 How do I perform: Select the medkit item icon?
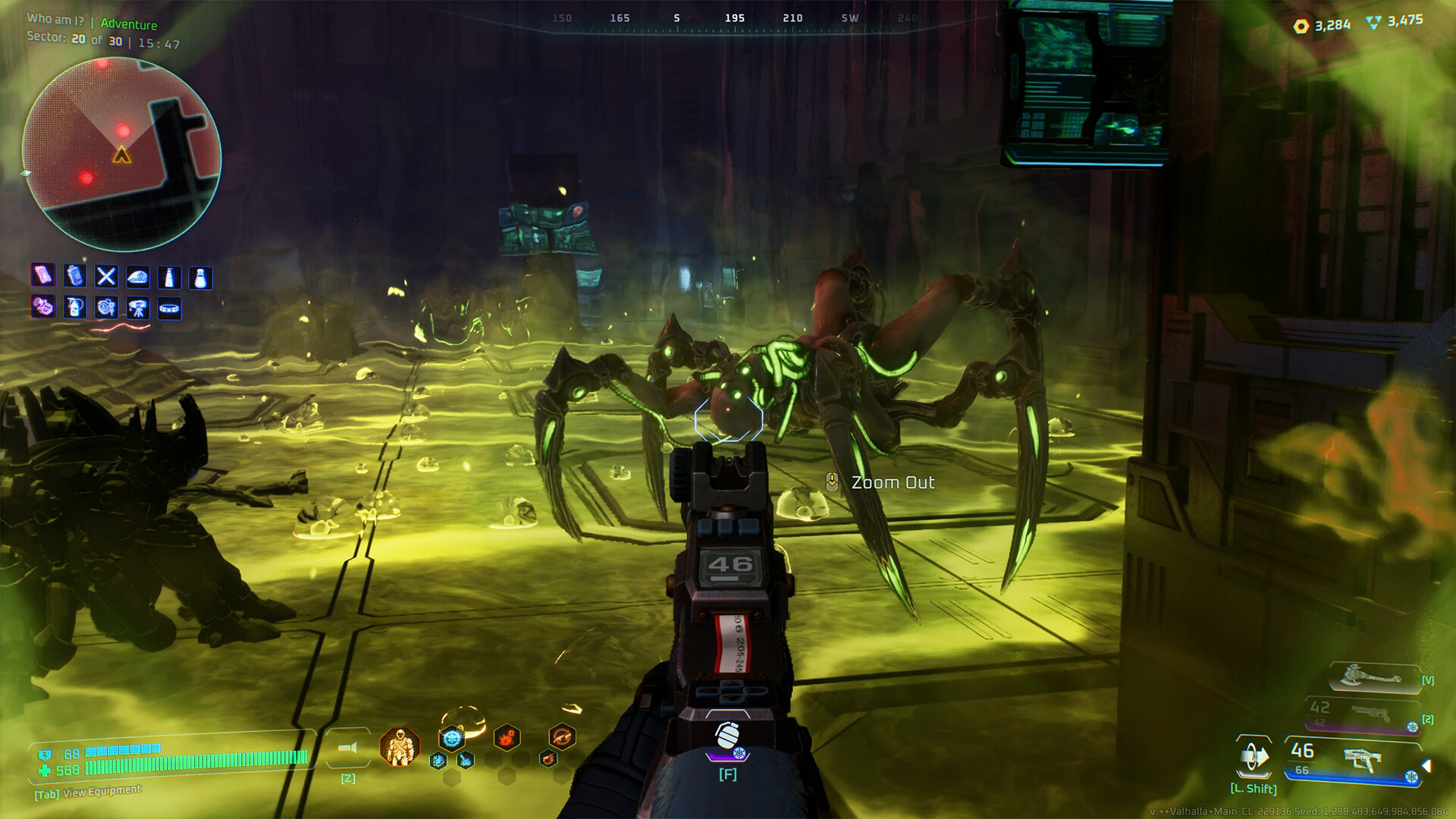43,275
